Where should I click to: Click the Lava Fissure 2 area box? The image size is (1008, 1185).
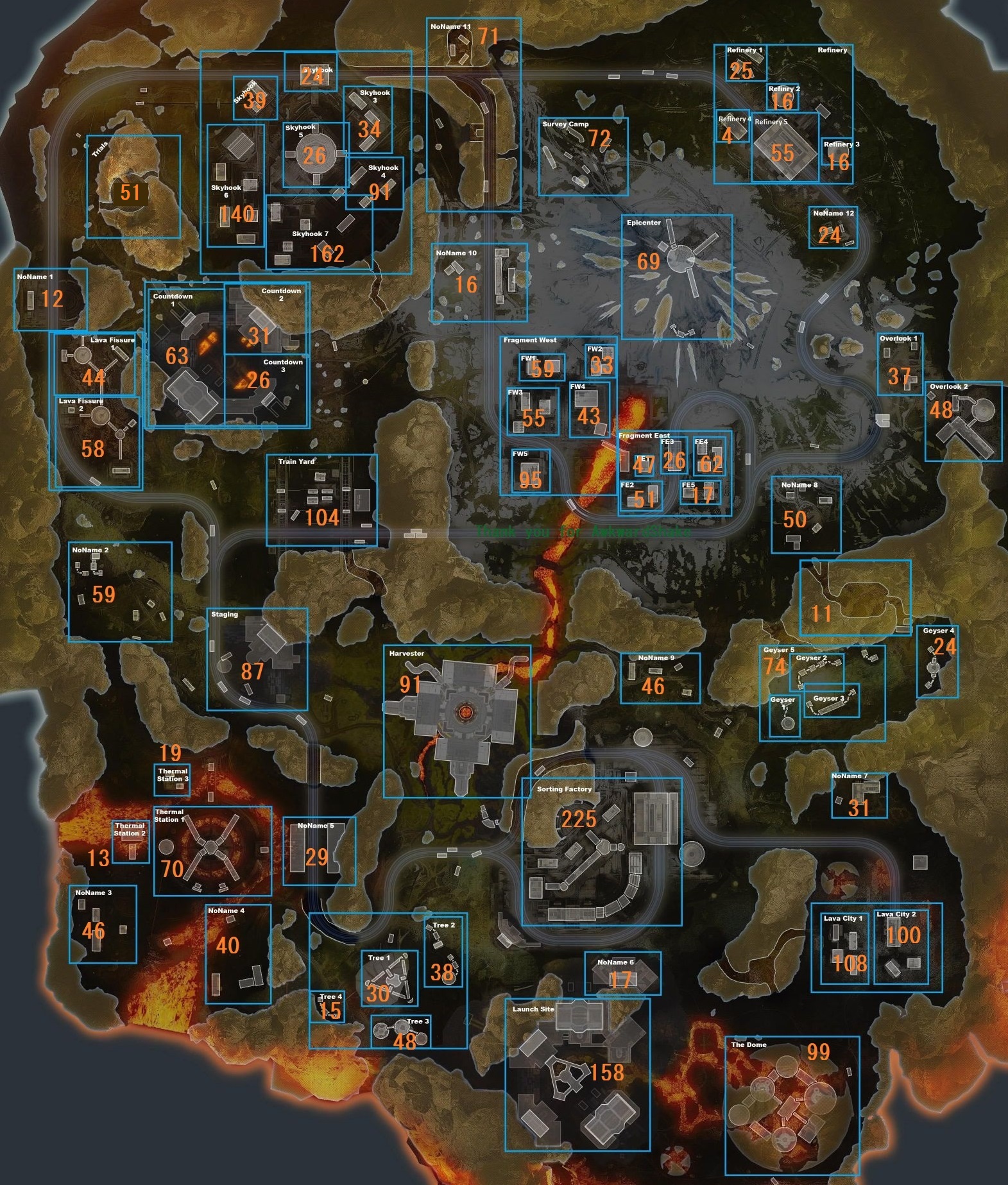(x=96, y=442)
